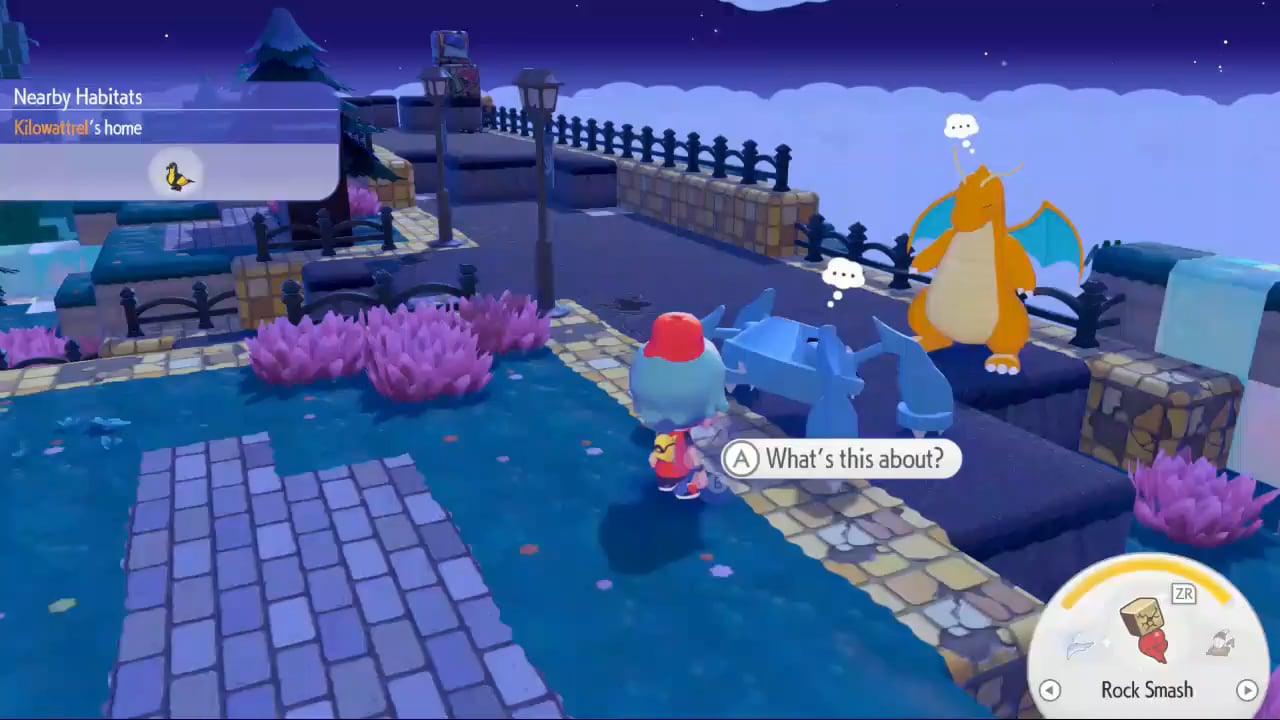The width and height of the screenshot is (1280, 720).
Task: Select the "What's this about?" prompt
Action: point(841,459)
